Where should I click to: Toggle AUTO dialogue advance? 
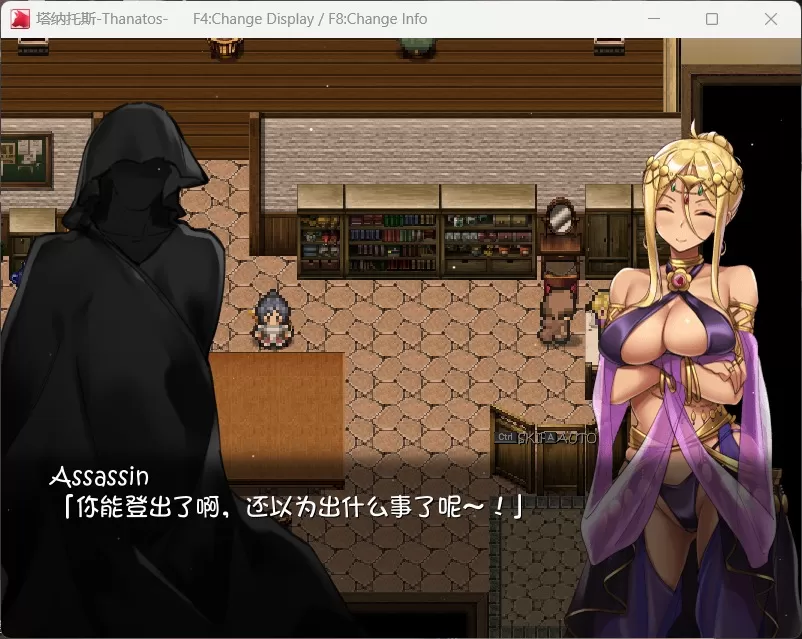577,438
